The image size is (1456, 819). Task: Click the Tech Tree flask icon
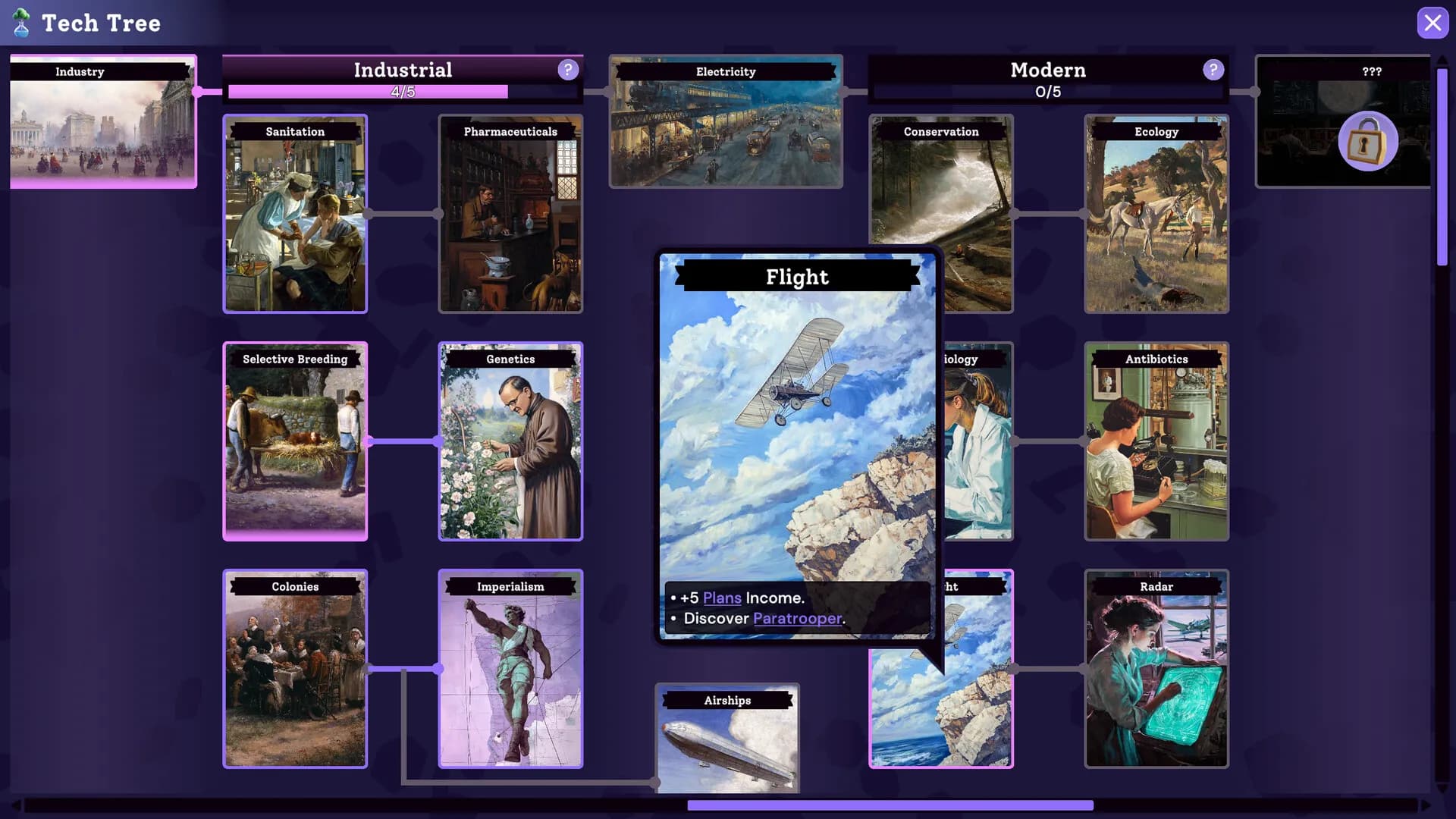[22, 23]
